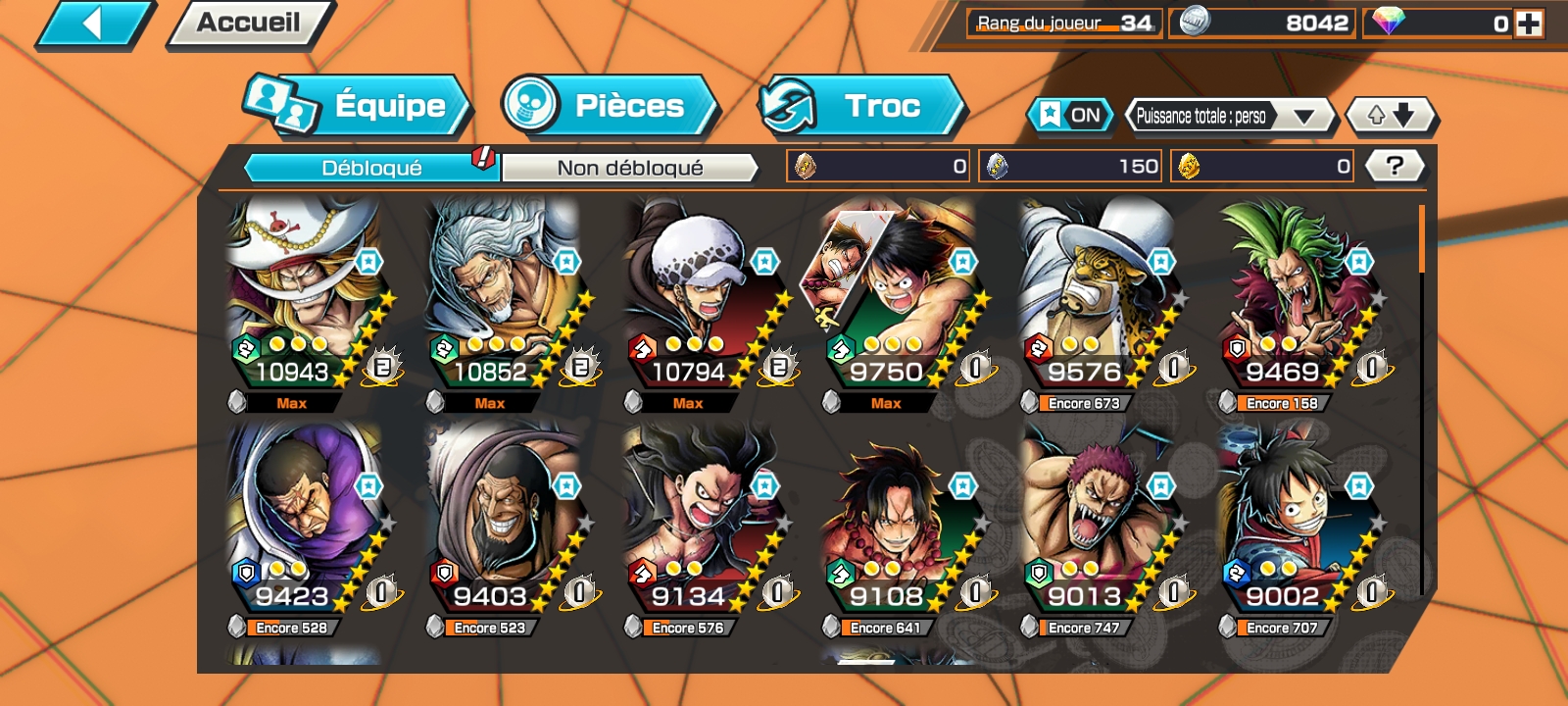
Task: Select Whitebeard's character card badge icon
Action: [367, 260]
